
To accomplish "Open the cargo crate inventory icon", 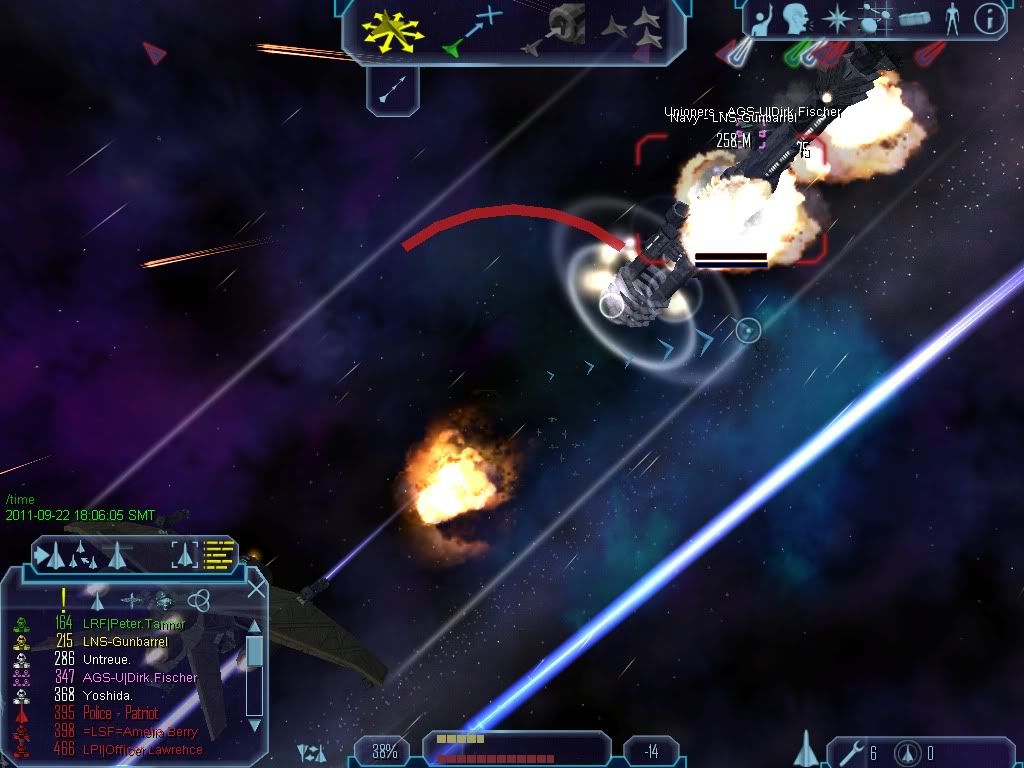I will (914, 20).
